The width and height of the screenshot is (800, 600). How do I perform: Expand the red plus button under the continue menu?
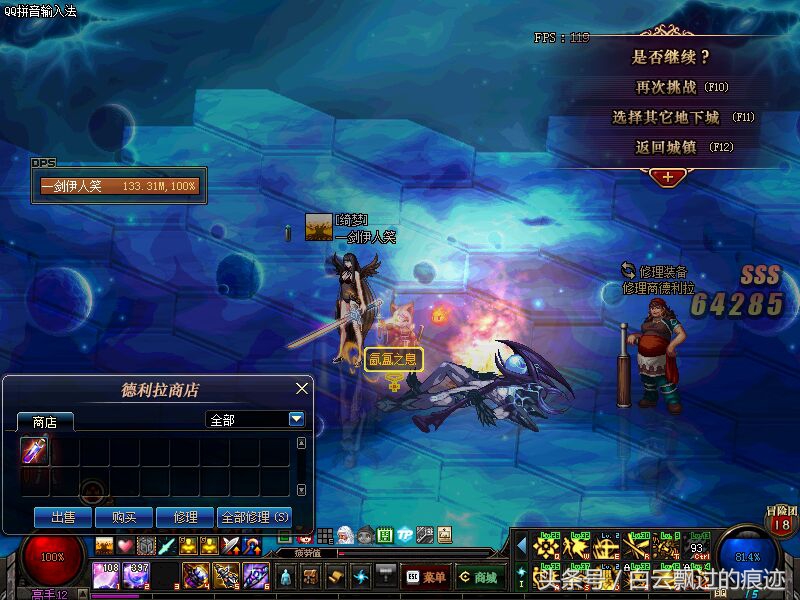[667, 177]
